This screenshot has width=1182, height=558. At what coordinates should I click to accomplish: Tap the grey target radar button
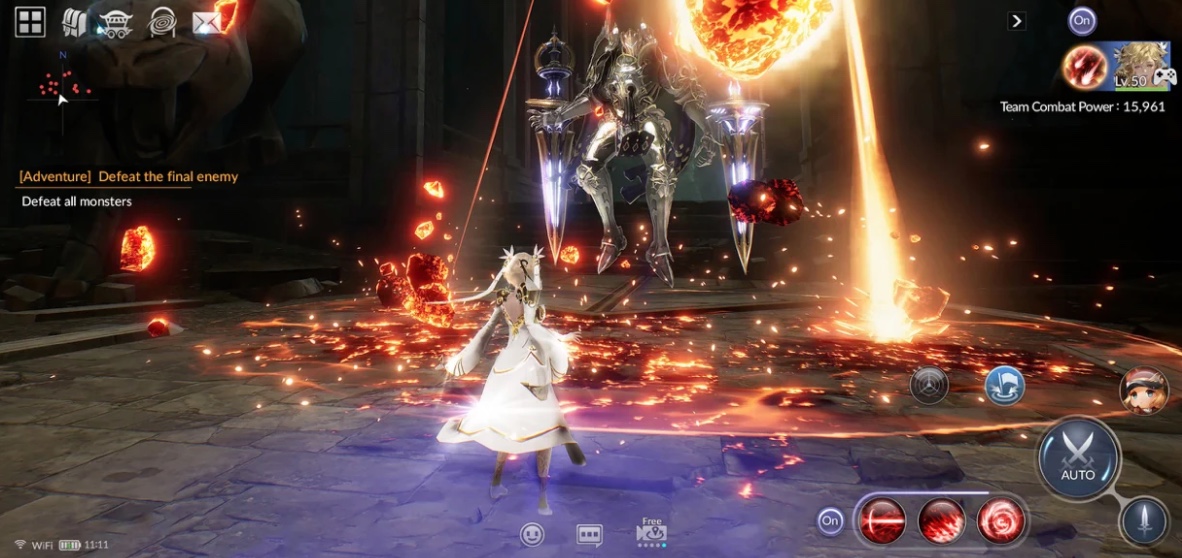coord(929,385)
